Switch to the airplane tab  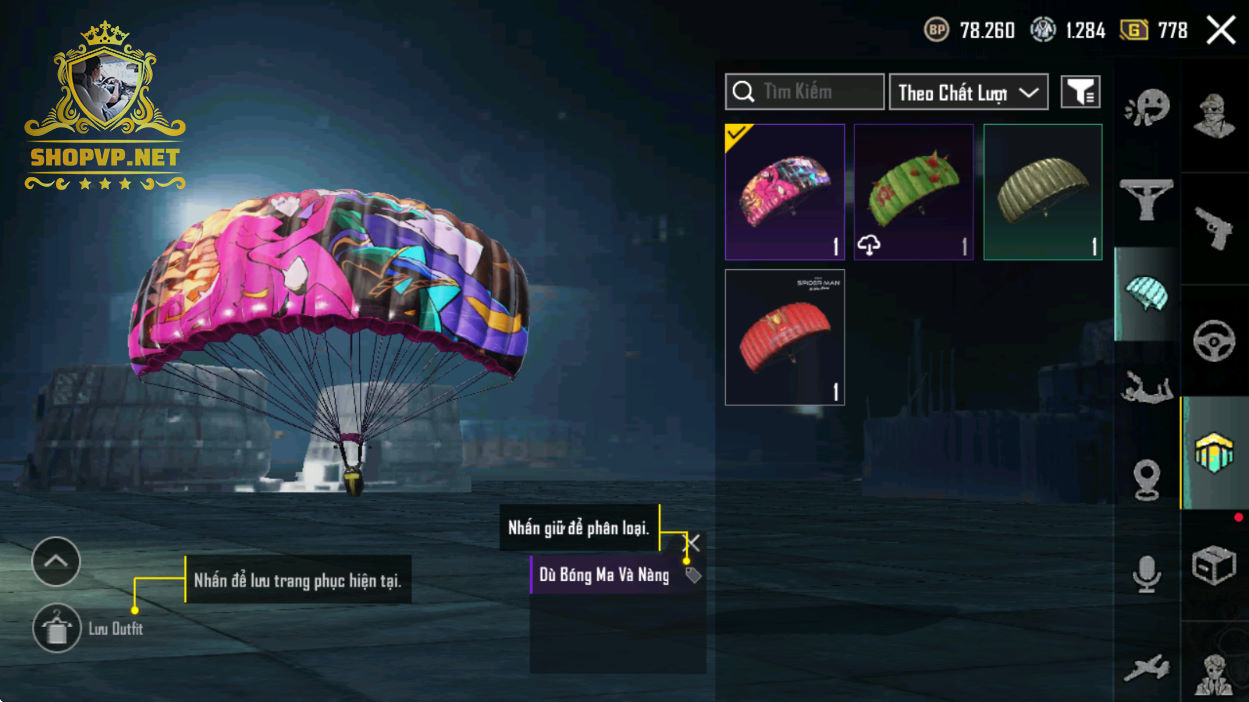click(1147, 668)
